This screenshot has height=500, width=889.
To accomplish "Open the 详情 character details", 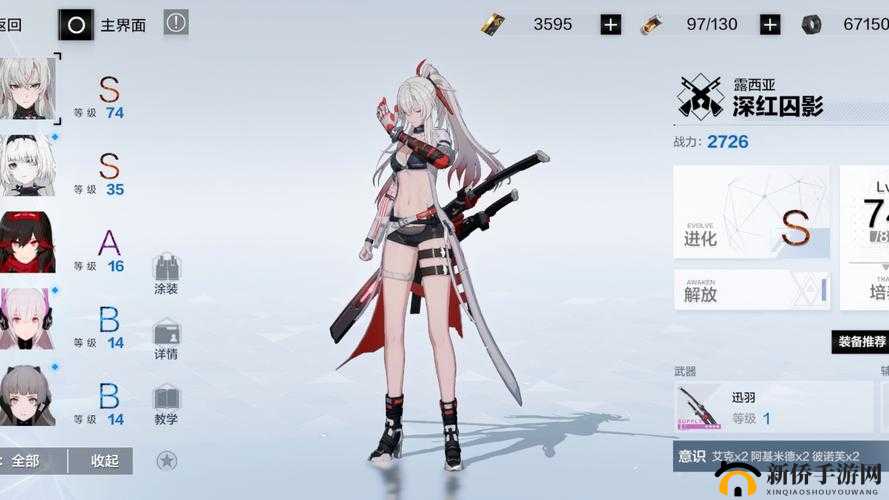I will [x=166, y=340].
